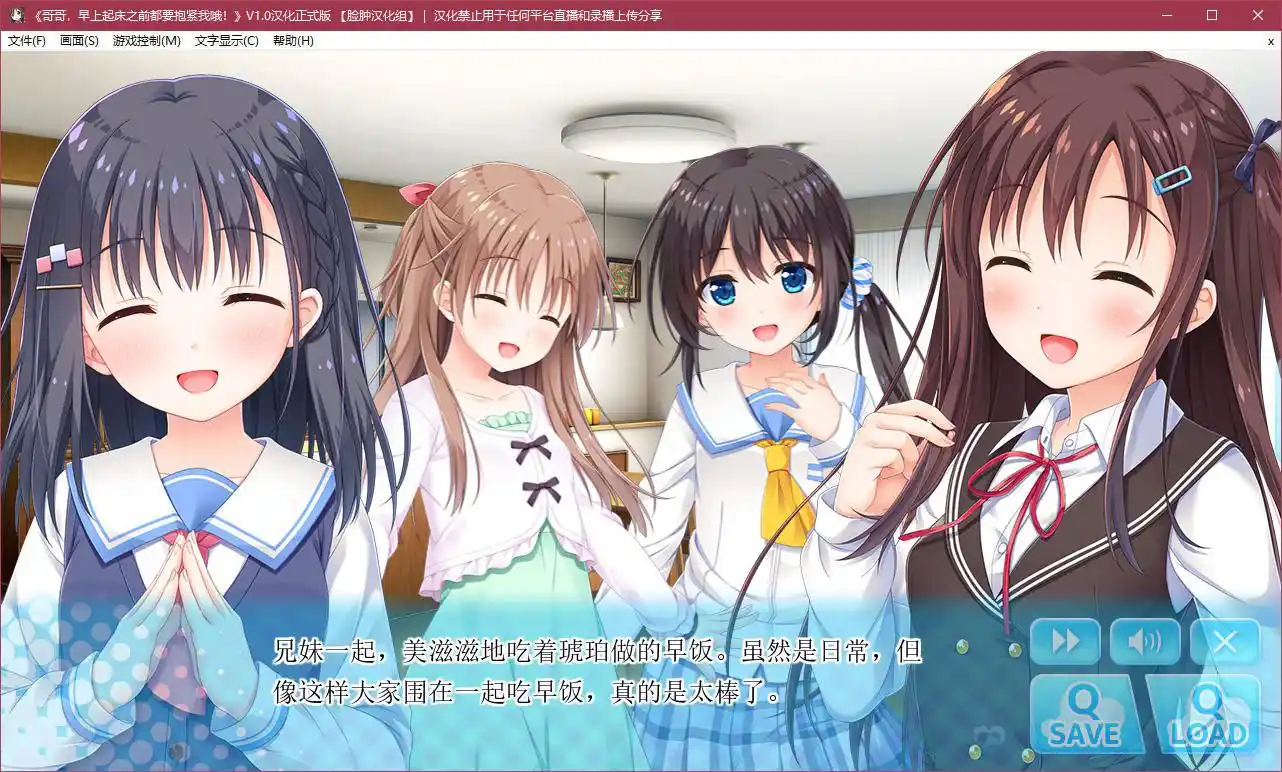Image resolution: width=1282 pixels, height=772 pixels.
Task: Enable skip mode with the double-arrow control
Action: [x=1066, y=641]
